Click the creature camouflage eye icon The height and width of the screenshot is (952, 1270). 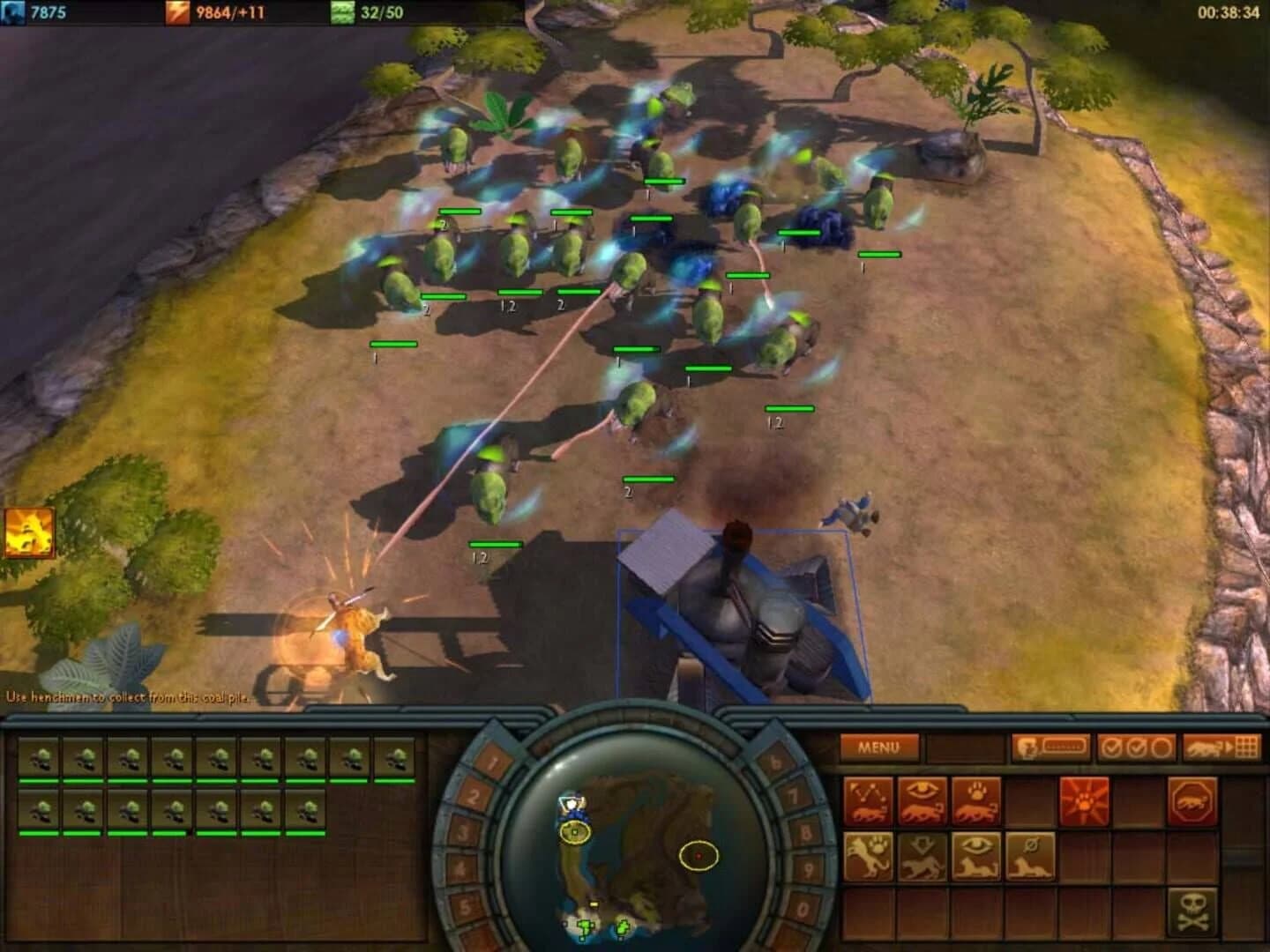975,858
